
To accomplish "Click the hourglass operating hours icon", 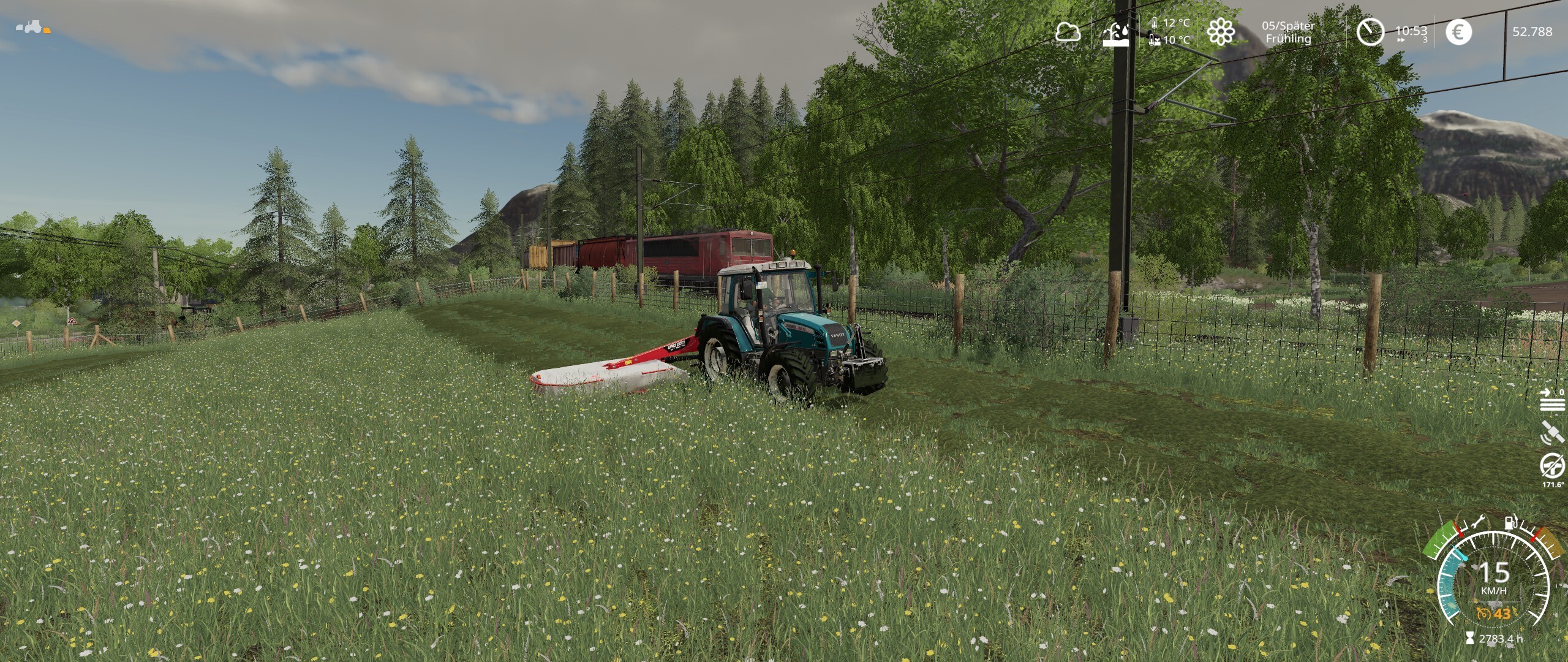I will coord(1470,639).
